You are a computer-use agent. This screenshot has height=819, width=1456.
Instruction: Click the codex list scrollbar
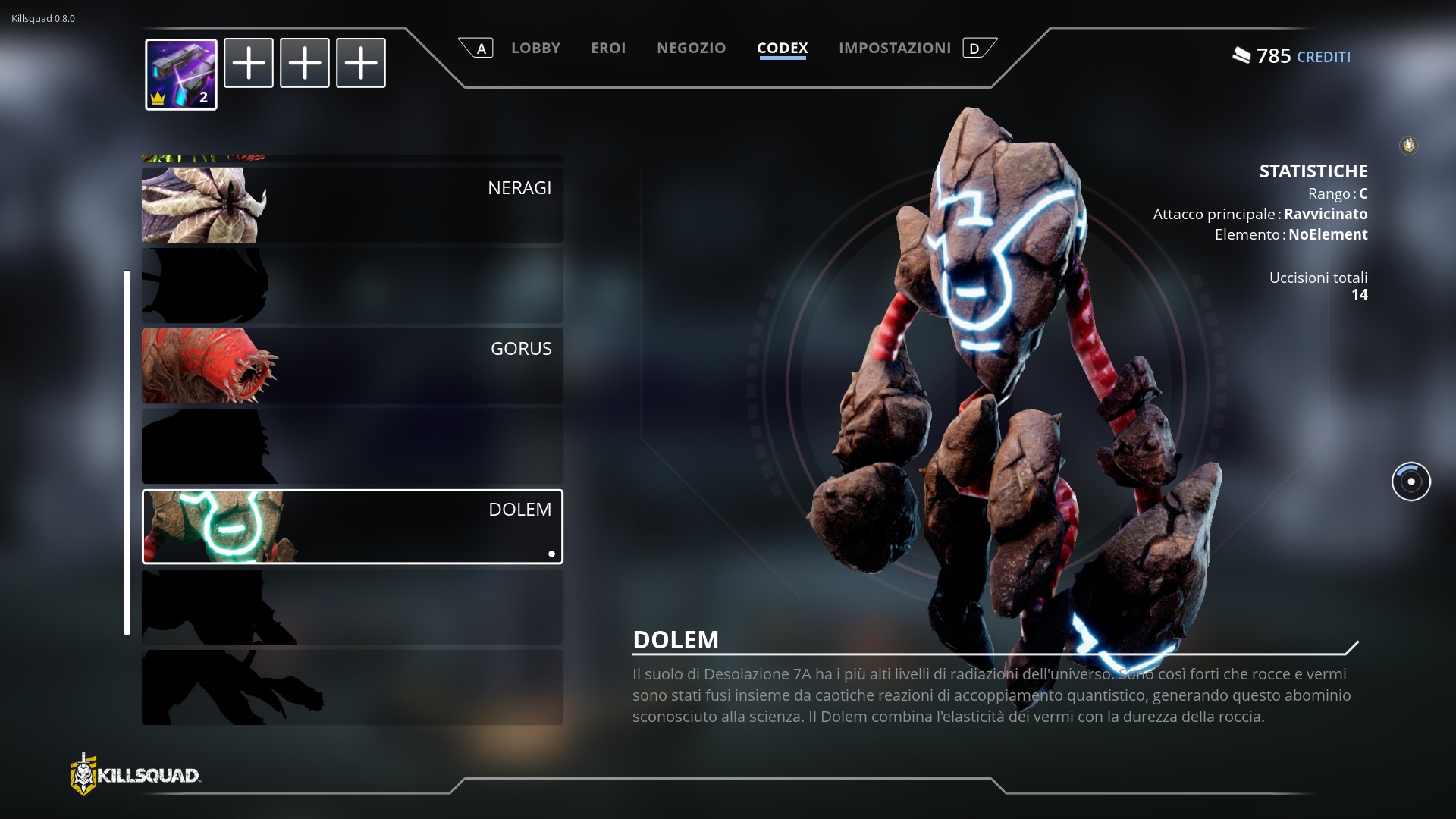pos(127,452)
